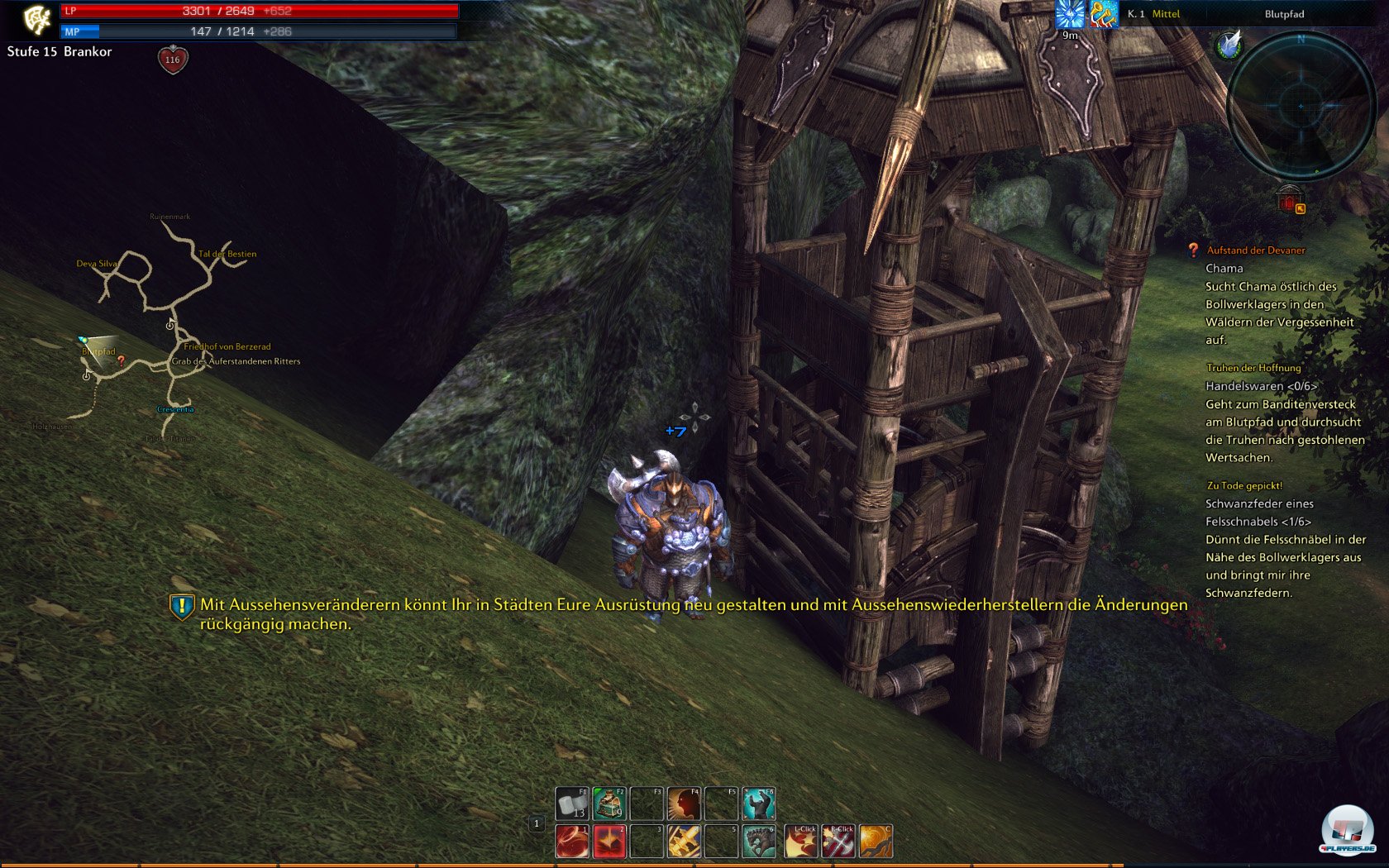The height and width of the screenshot is (868, 1389).
Task: Activate the skill in slot F4
Action: [685, 803]
